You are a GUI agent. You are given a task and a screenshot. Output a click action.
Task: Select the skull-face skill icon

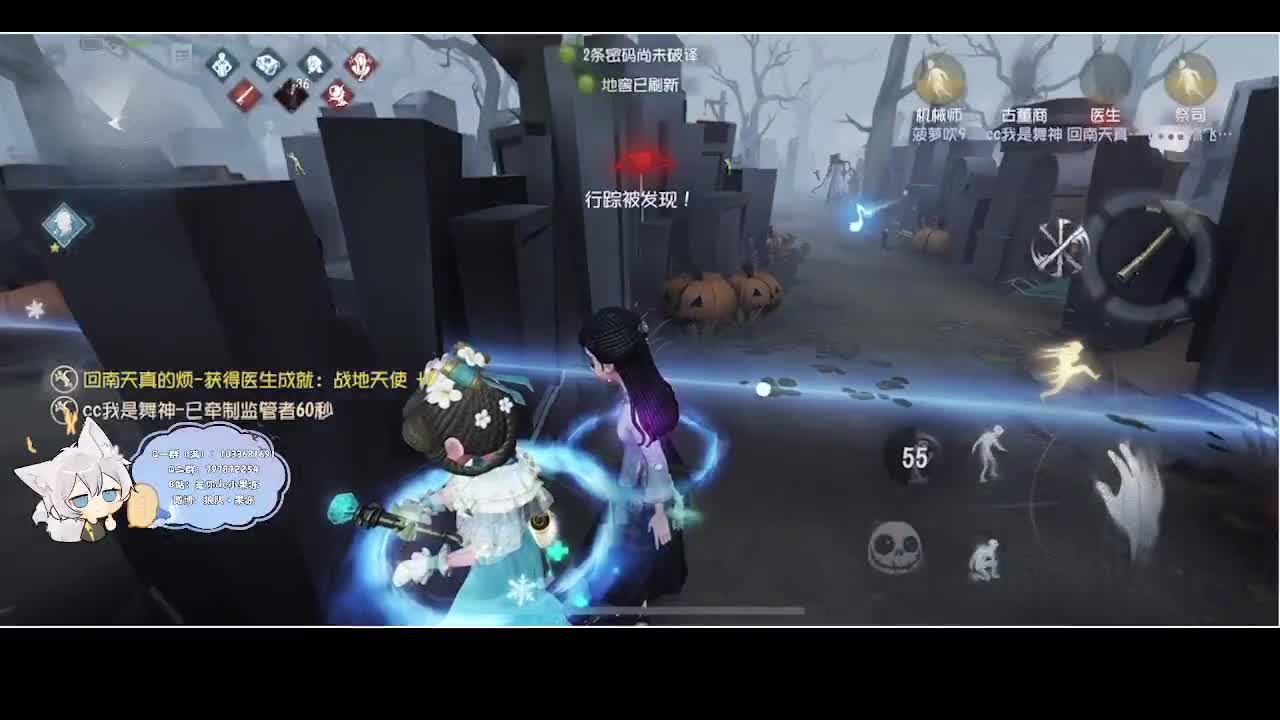[895, 548]
